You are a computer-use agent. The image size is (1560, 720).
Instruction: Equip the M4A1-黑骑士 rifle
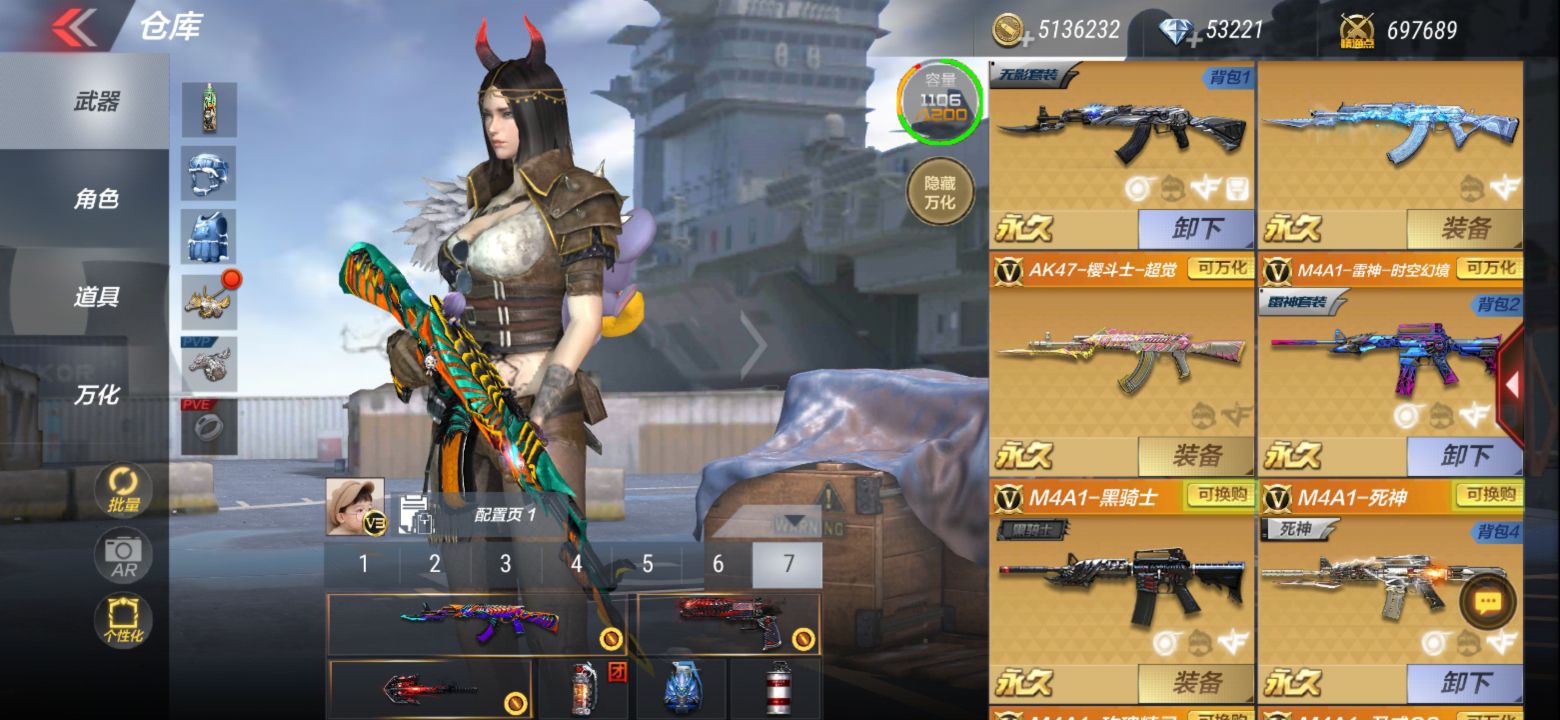point(1196,684)
